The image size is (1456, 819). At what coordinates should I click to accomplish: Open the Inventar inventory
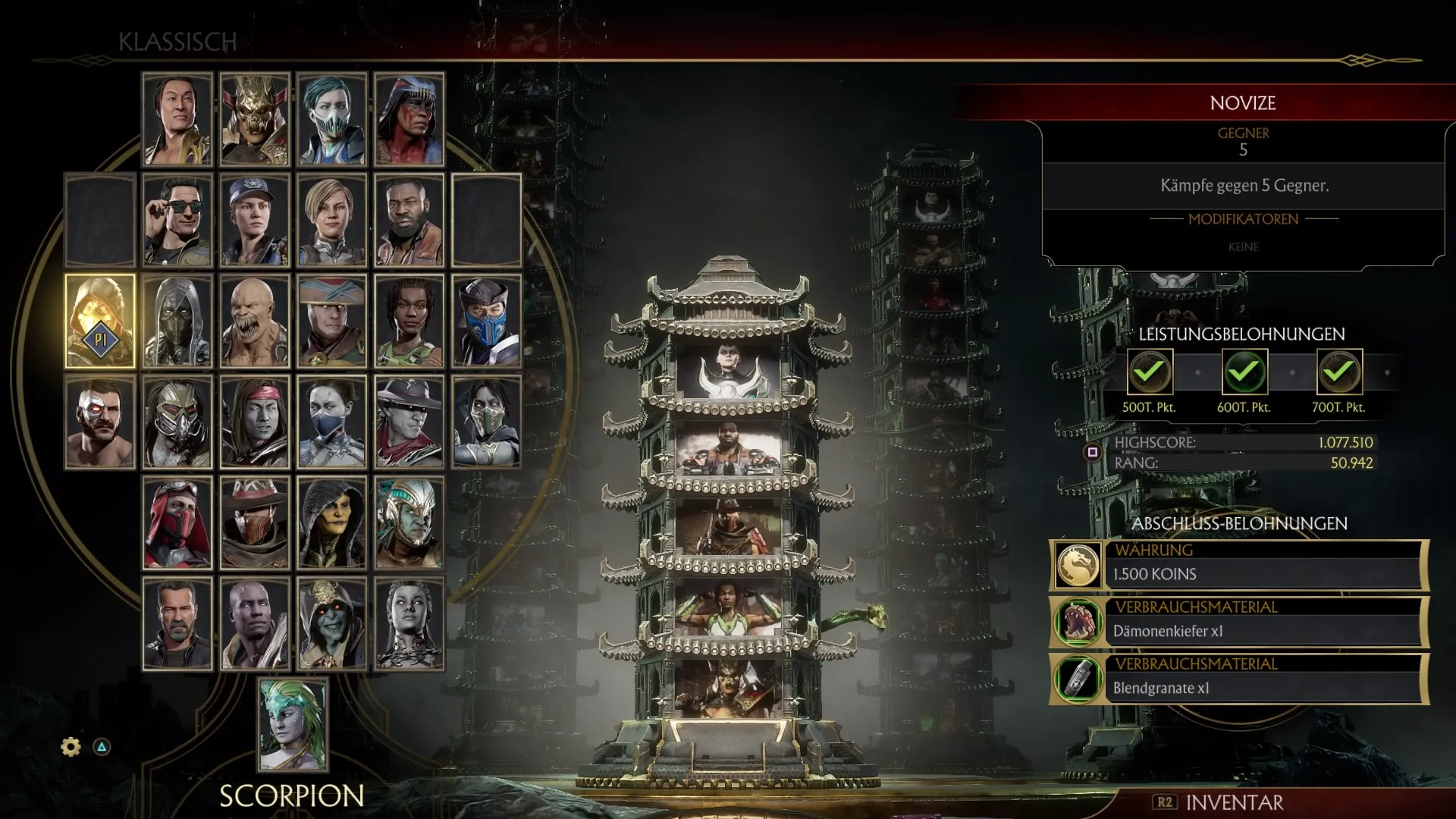point(1219,802)
